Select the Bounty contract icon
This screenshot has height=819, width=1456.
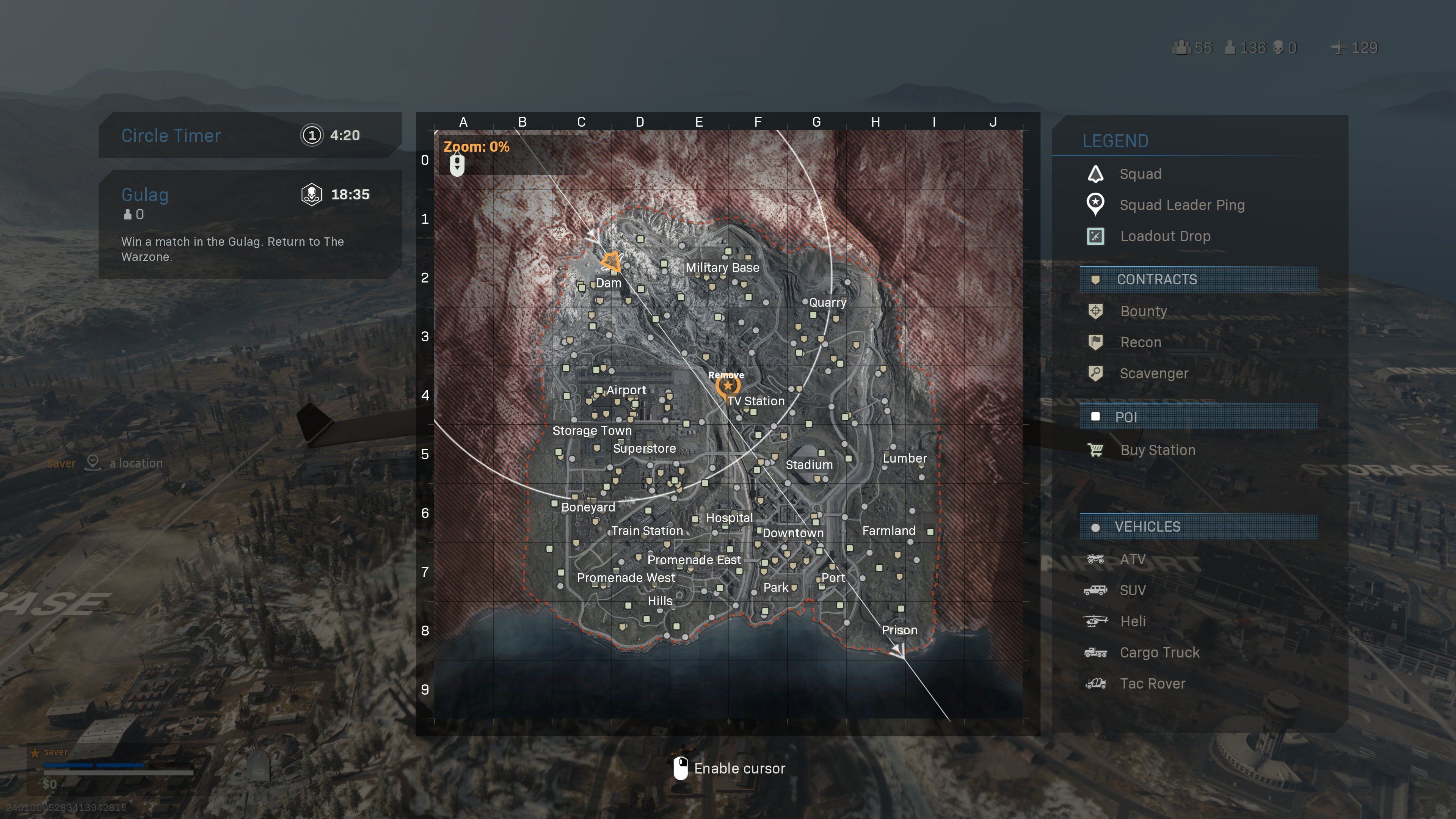[x=1095, y=311]
